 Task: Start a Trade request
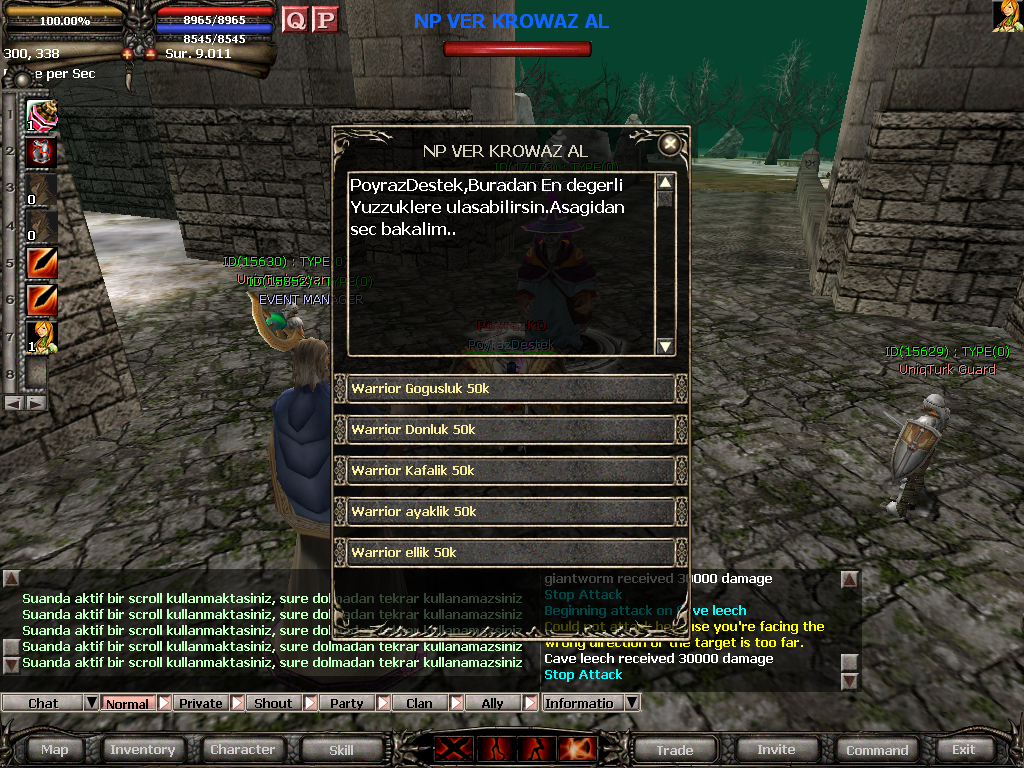click(x=675, y=750)
